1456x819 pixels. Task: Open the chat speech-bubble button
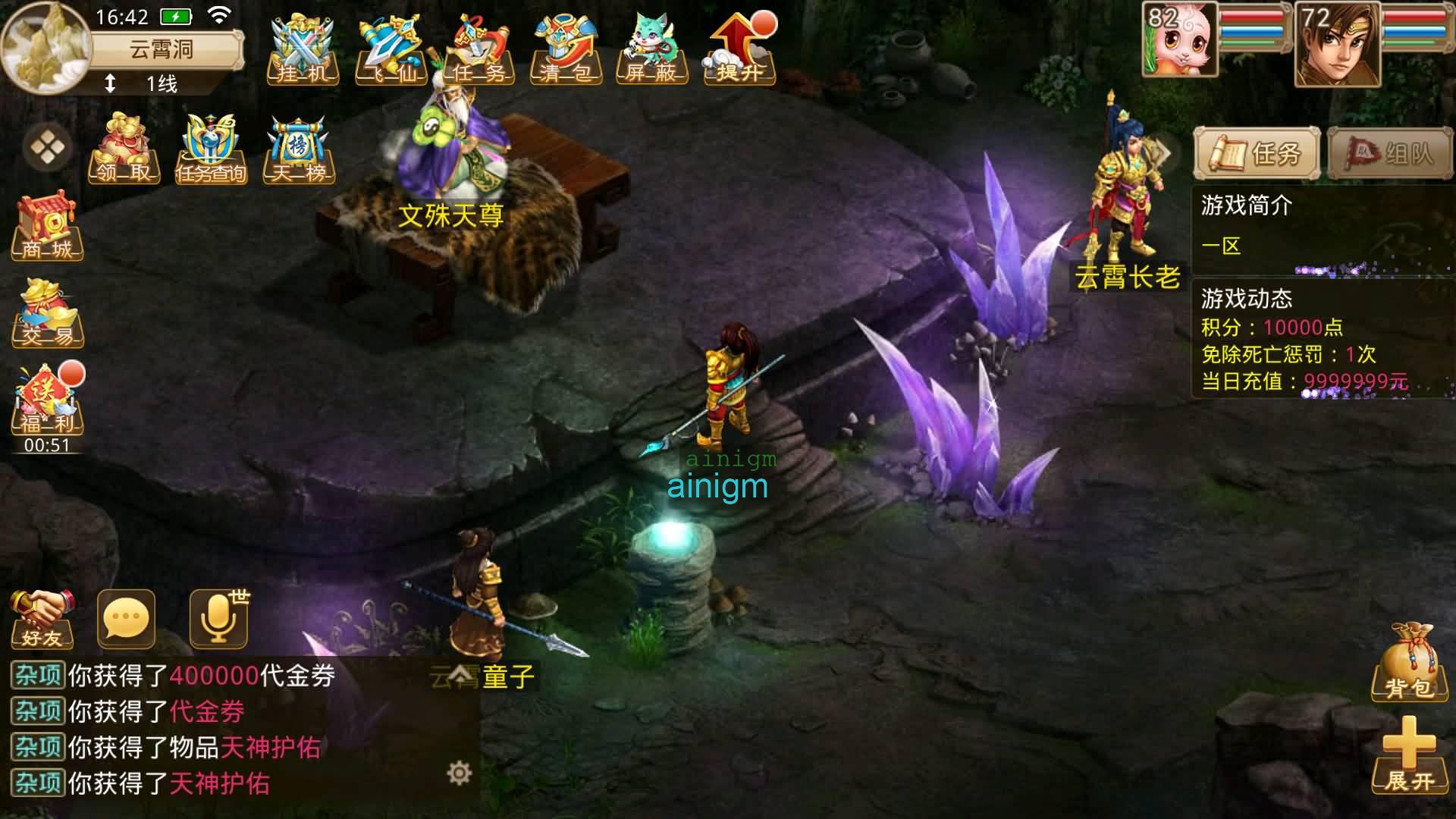coord(126,620)
